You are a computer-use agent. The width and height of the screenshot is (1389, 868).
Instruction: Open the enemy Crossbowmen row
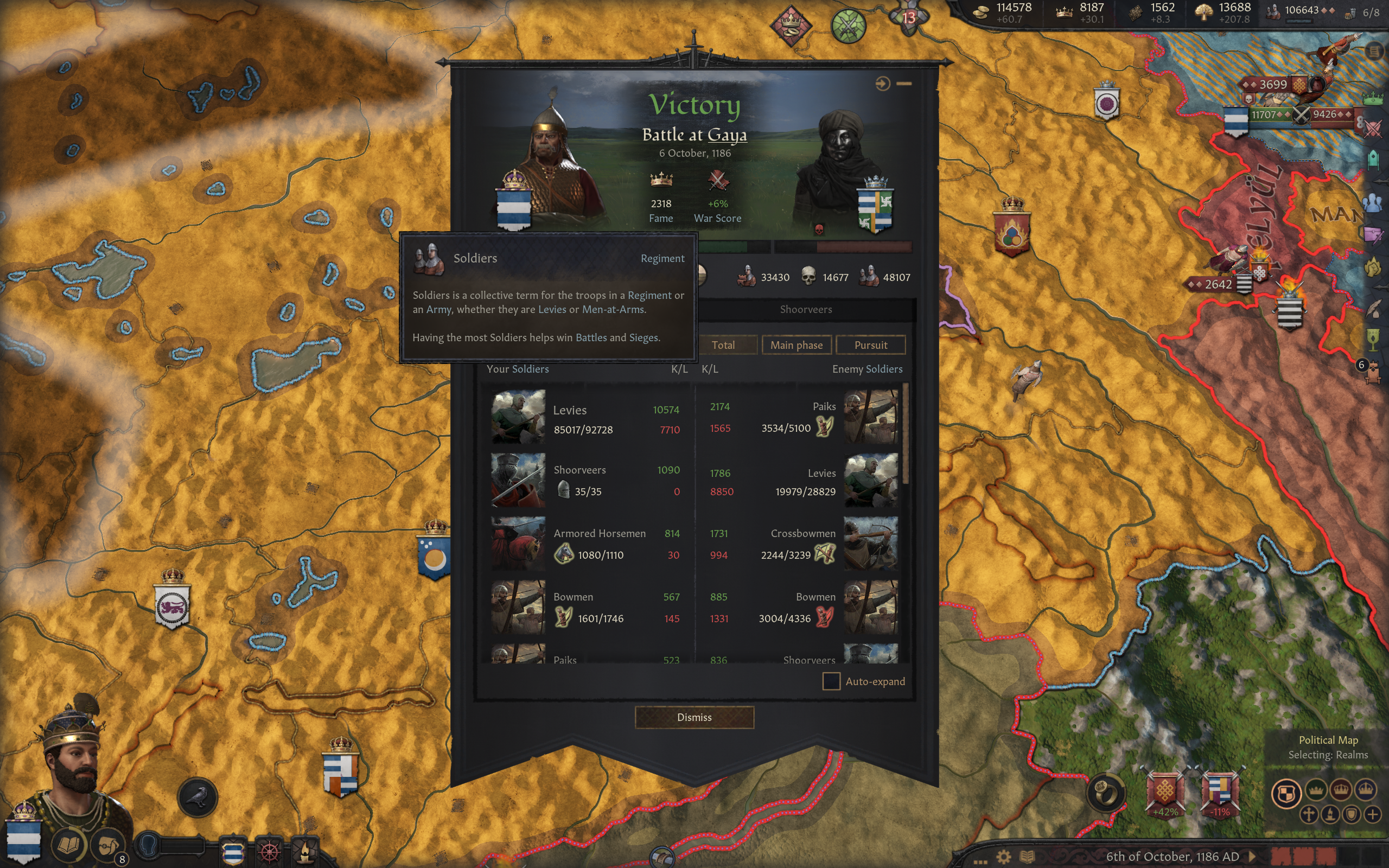[x=802, y=544]
